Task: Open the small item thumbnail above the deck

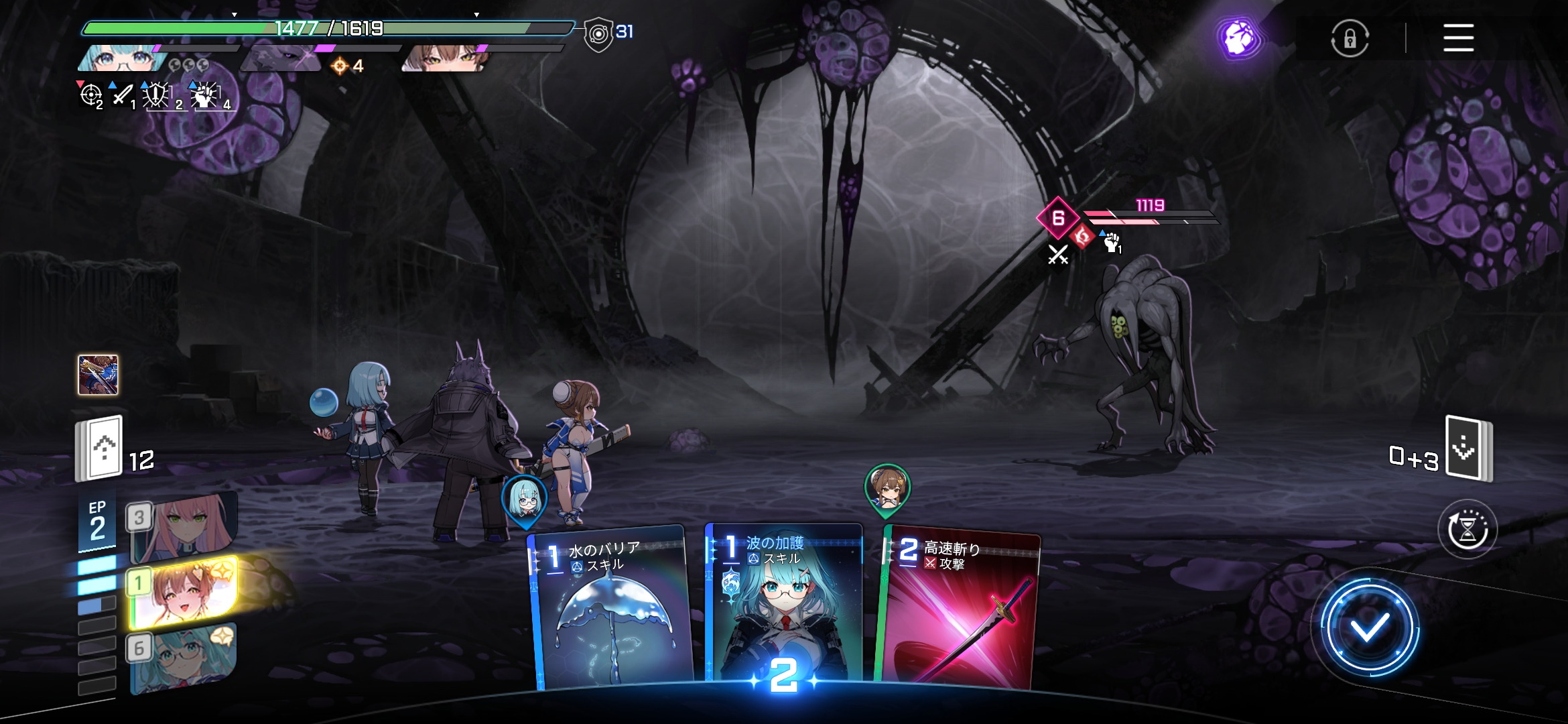Action: point(98,375)
